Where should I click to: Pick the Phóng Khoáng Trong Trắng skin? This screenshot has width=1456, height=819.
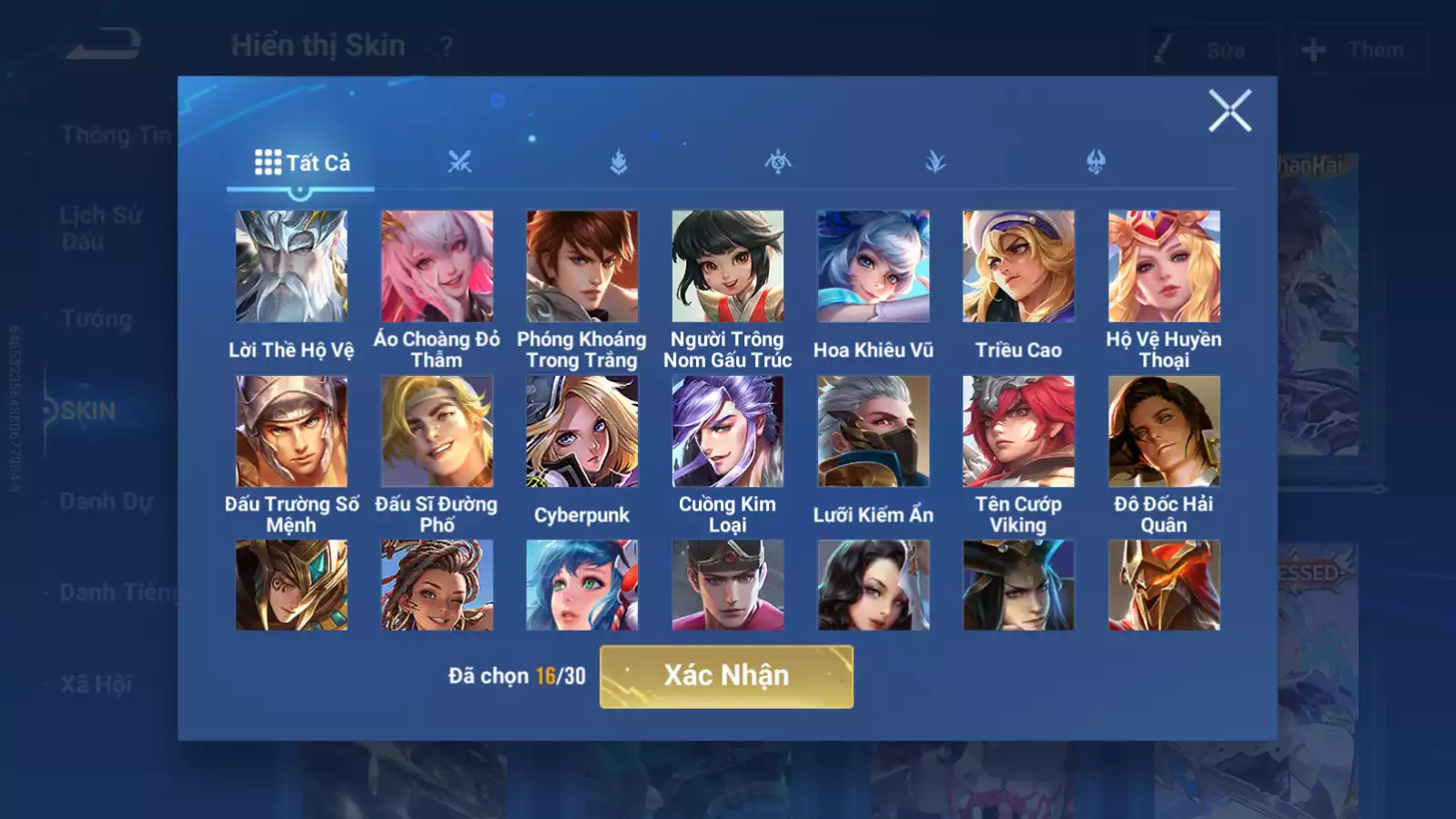click(x=582, y=267)
